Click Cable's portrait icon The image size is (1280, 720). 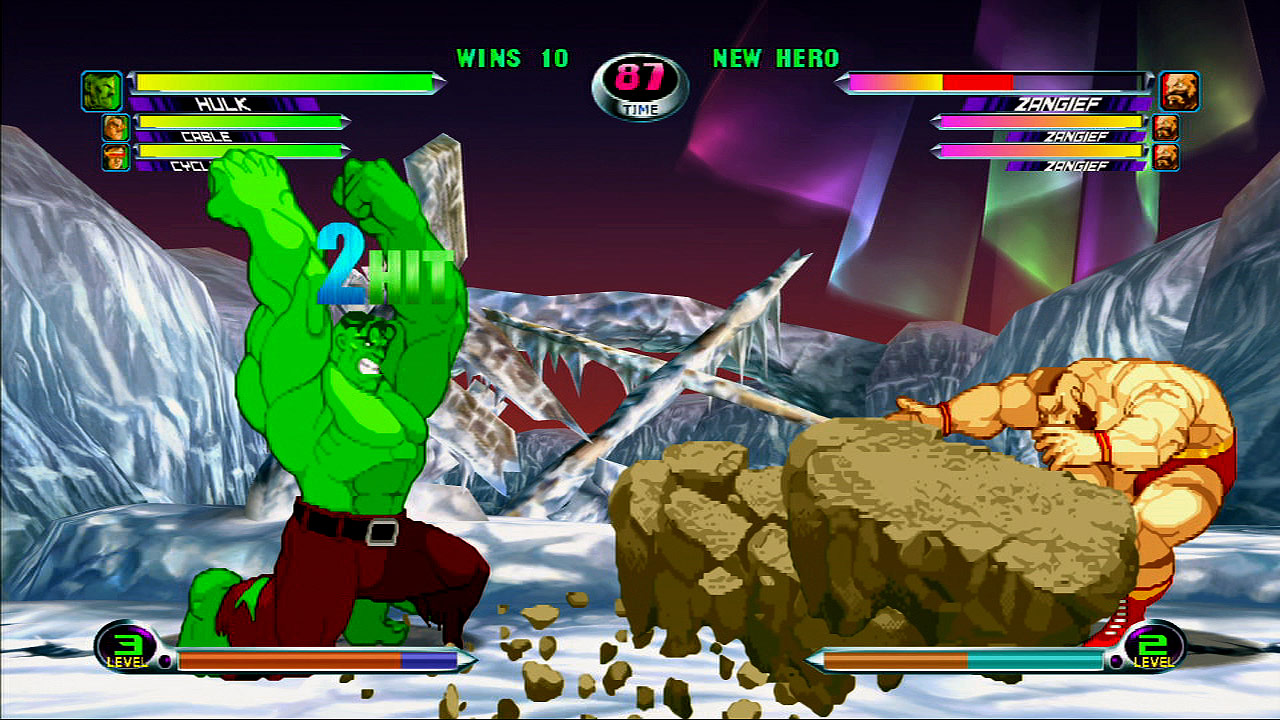click(118, 127)
